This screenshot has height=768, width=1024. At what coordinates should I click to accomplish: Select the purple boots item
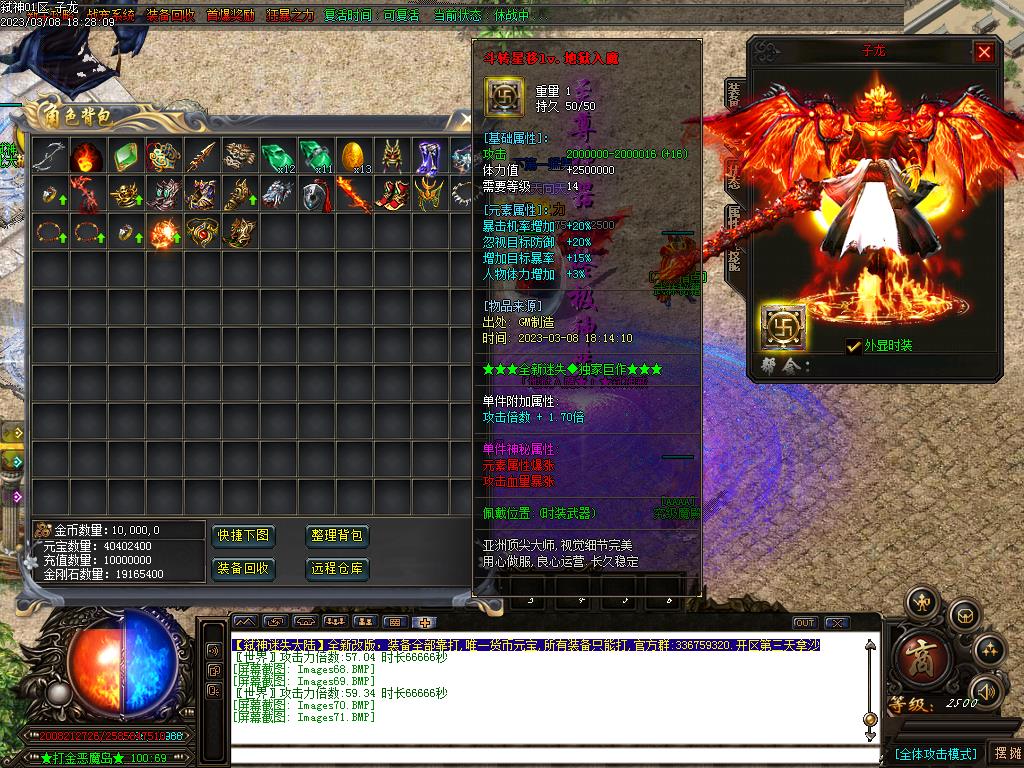click(x=430, y=156)
